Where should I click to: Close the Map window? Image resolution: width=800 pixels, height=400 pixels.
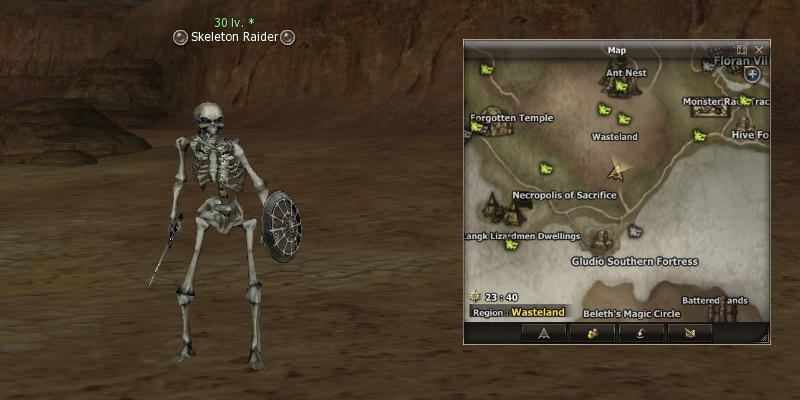coord(759,49)
